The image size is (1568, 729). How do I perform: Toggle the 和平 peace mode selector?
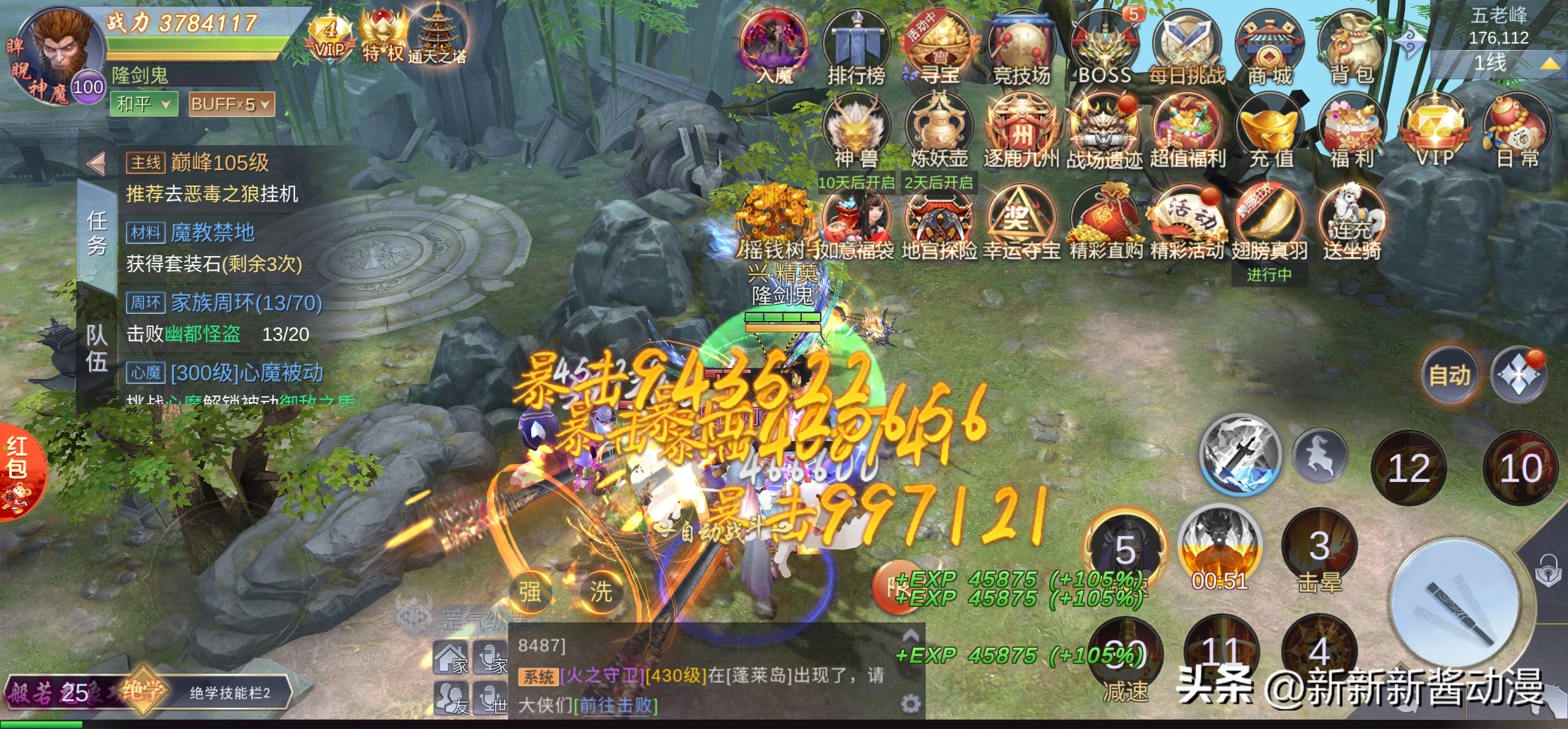[144, 104]
